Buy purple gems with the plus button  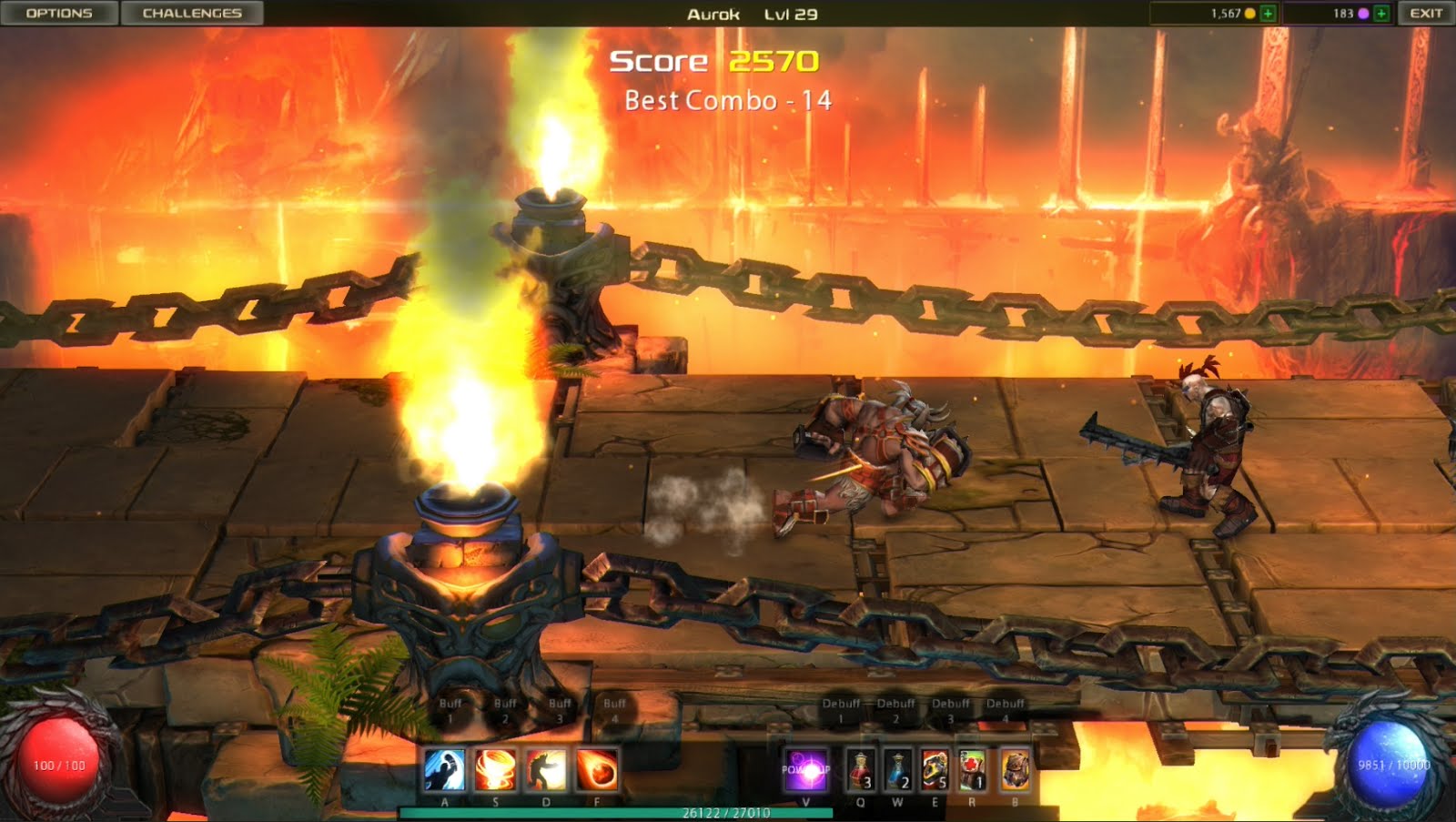click(1381, 13)
